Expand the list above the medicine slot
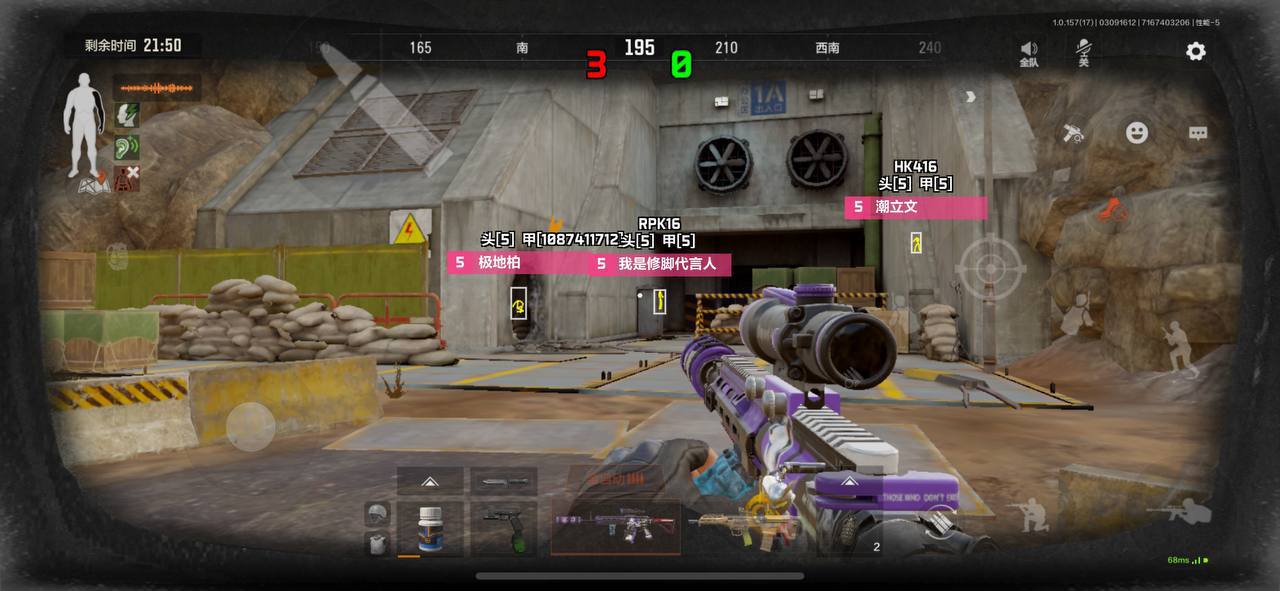The image size is (1280, 591). (430, 481)
